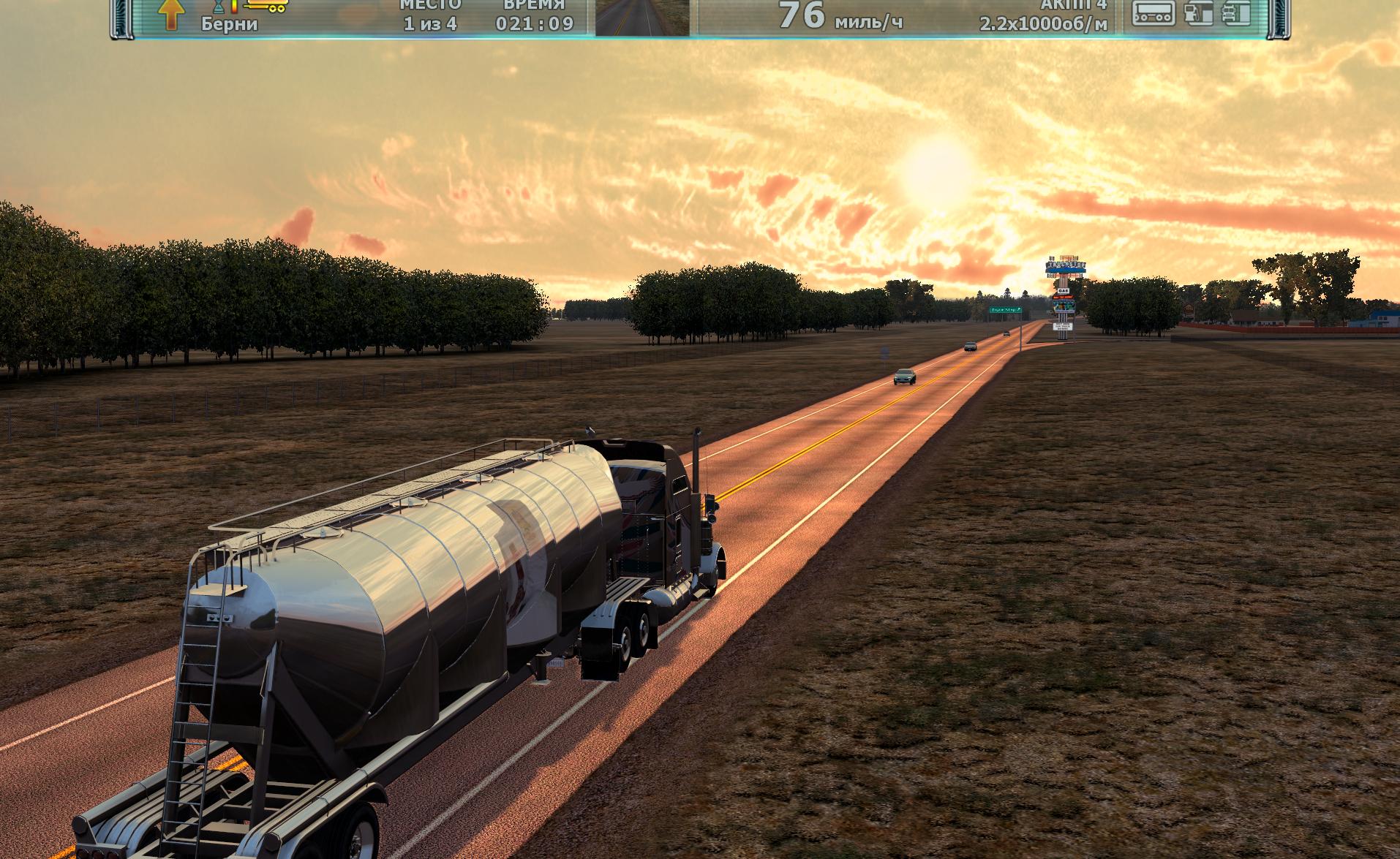Click the radio/CB icon in the top bar
Image resolution: width=1400 pixels, height=859 pixels.
coord(1154,13)
